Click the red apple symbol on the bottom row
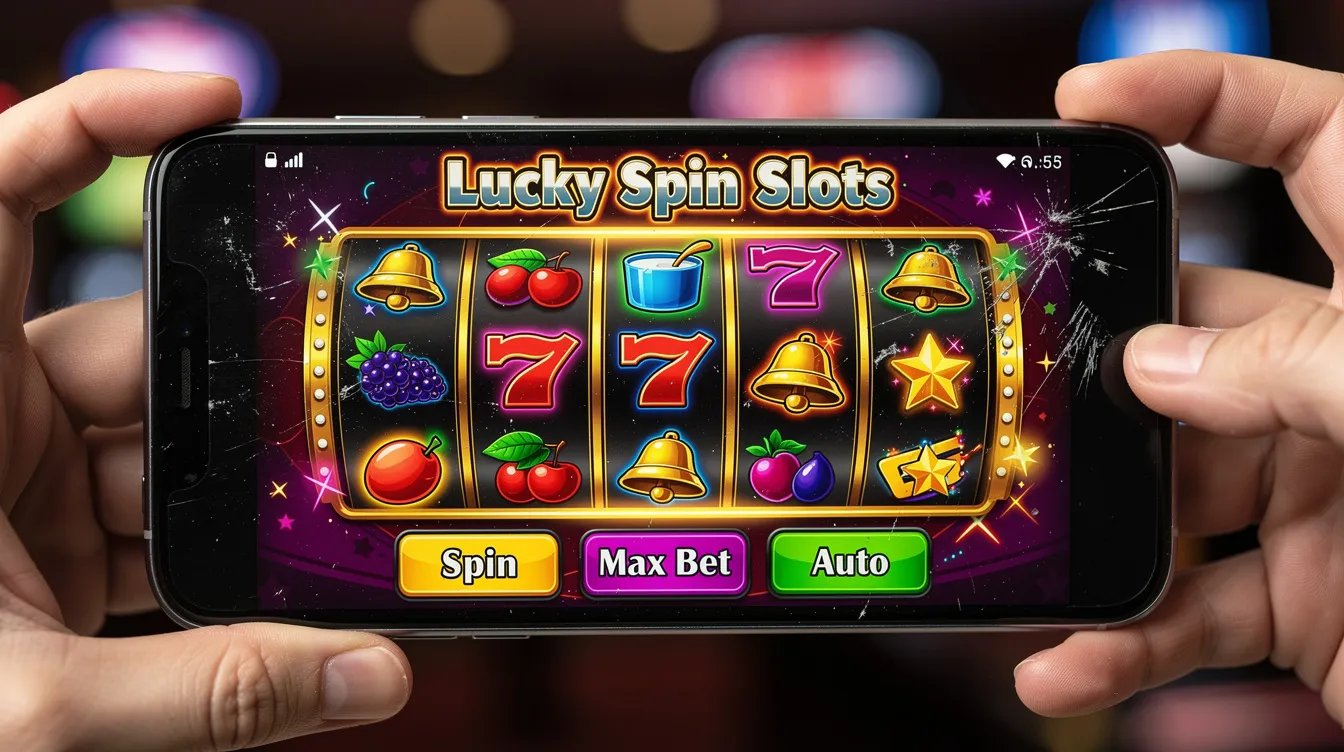 coord(404,470)
